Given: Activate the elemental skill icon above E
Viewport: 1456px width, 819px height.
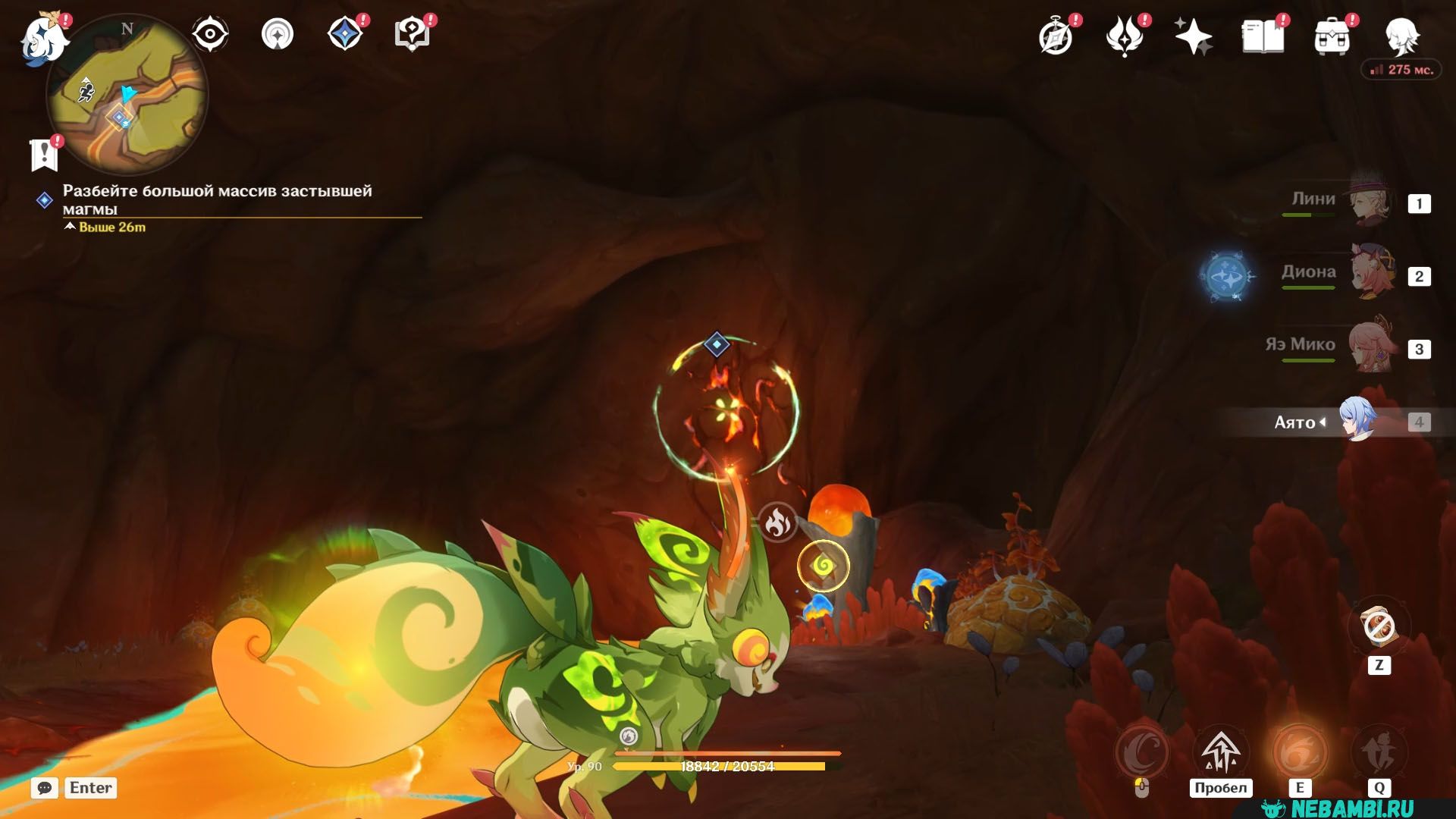Looking at the screenshot, I should pyautogui.click(x=1300, y=752).
